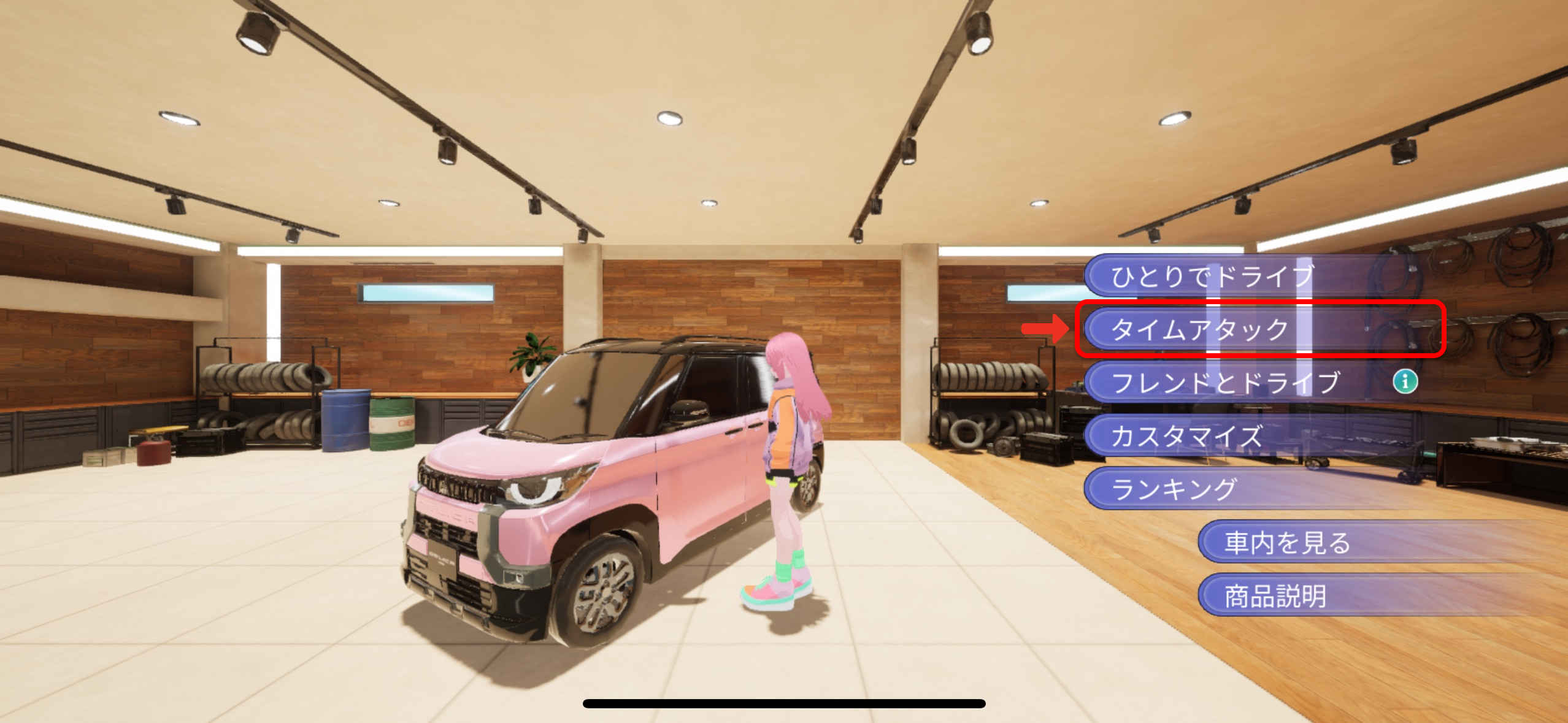Start the タイムアタック mode
Viewport: 1568px width, 723px height.
point(1201,329)
